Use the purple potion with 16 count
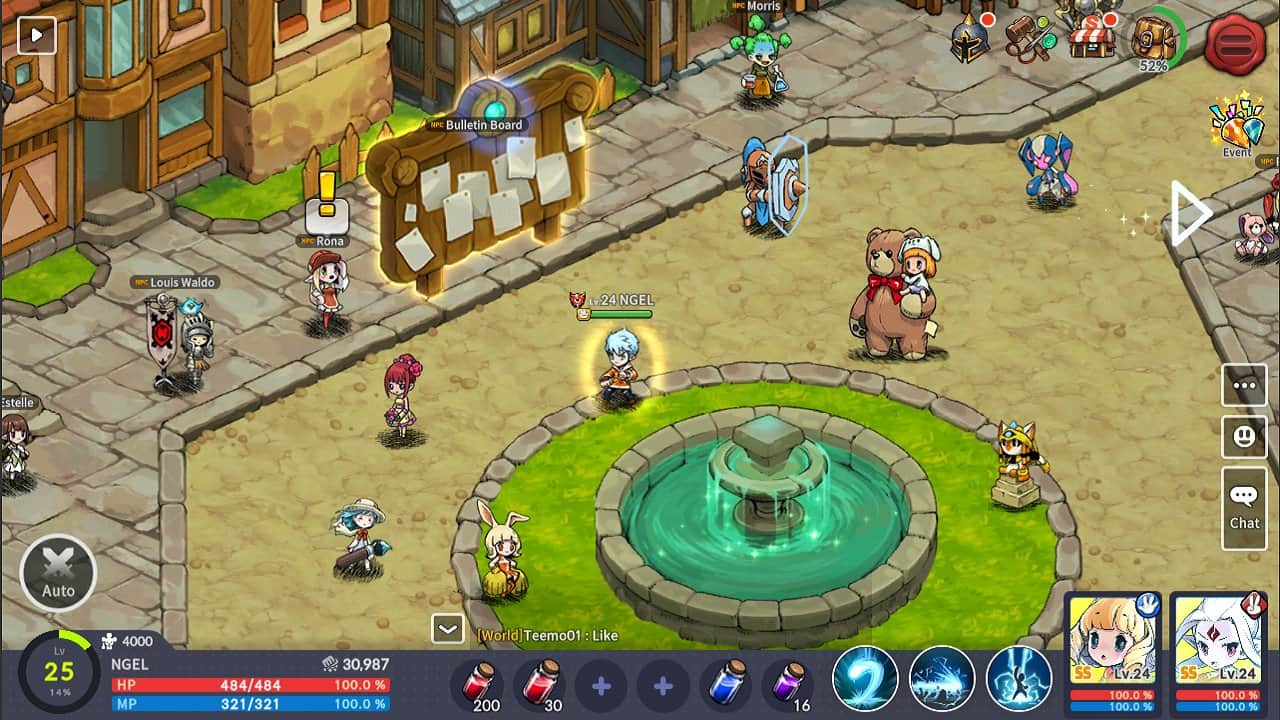Viewport: 1280px width, 720px height. tap(787, 685)
